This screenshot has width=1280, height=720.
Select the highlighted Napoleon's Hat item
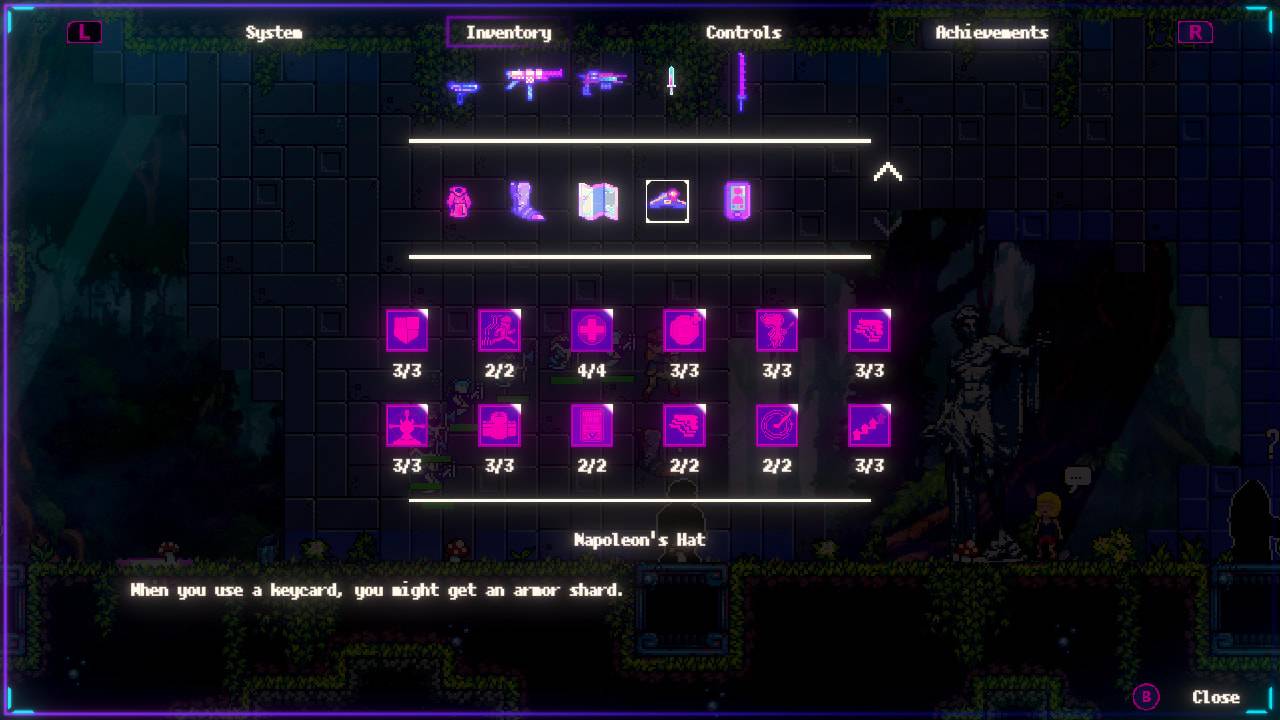[667, 201]
